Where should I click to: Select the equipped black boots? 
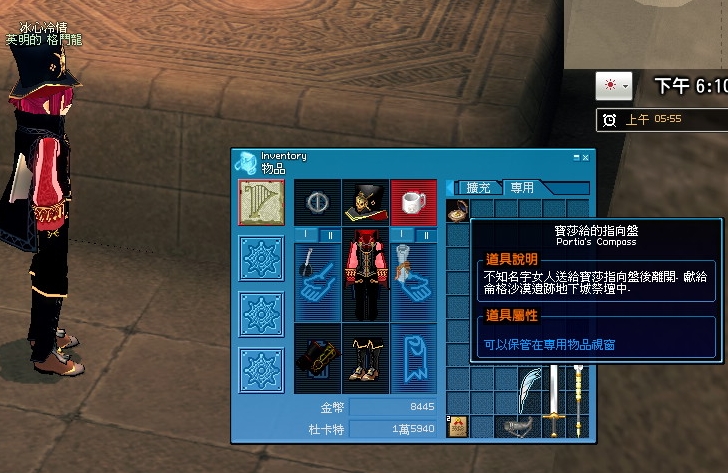click(x=364, y=358)
